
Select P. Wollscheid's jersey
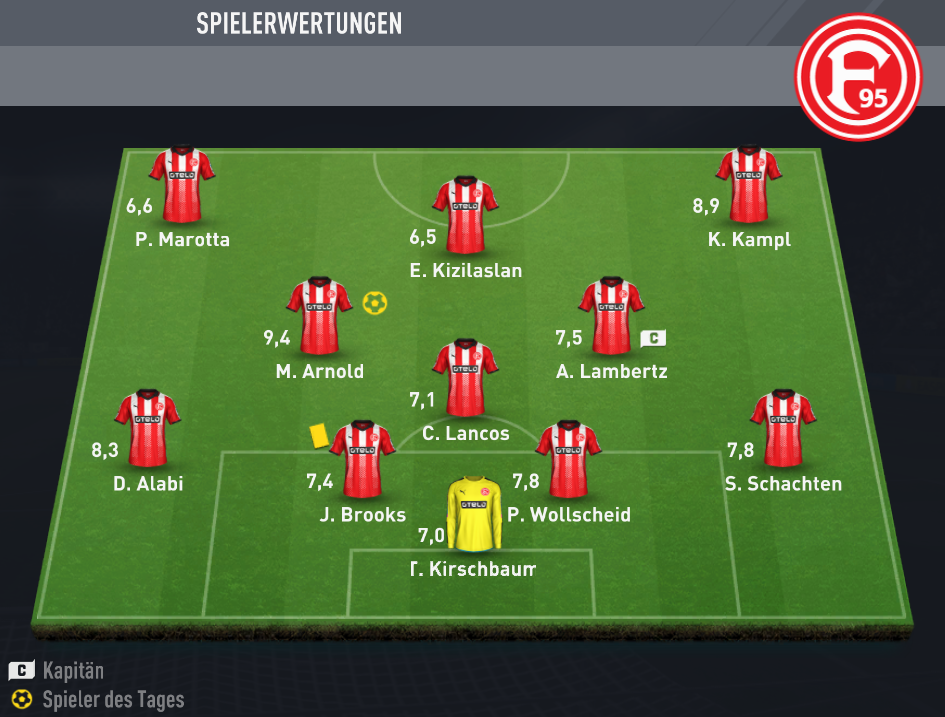click(568, 460)
